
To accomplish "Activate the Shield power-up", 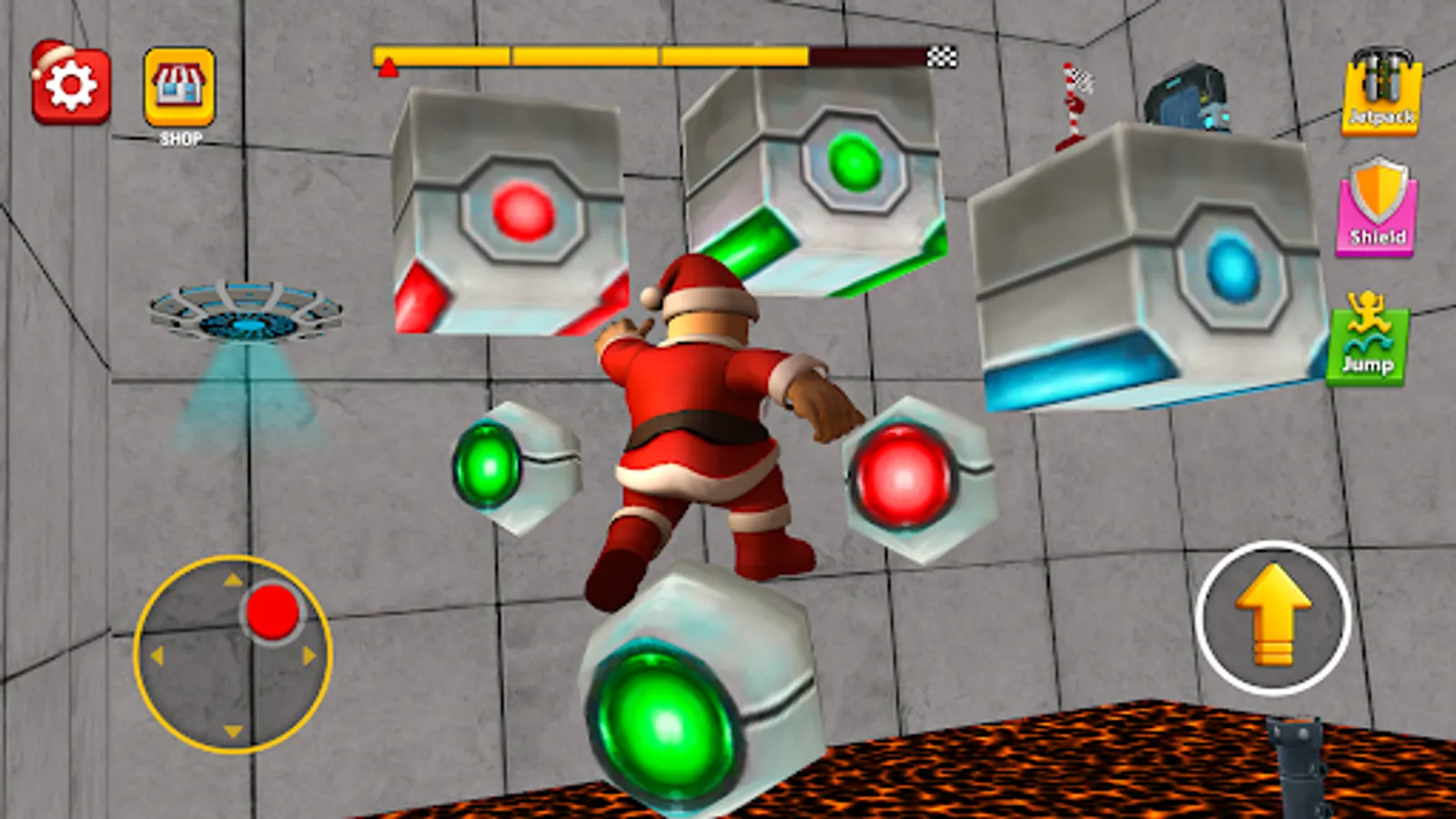I will pos(1381,209).
